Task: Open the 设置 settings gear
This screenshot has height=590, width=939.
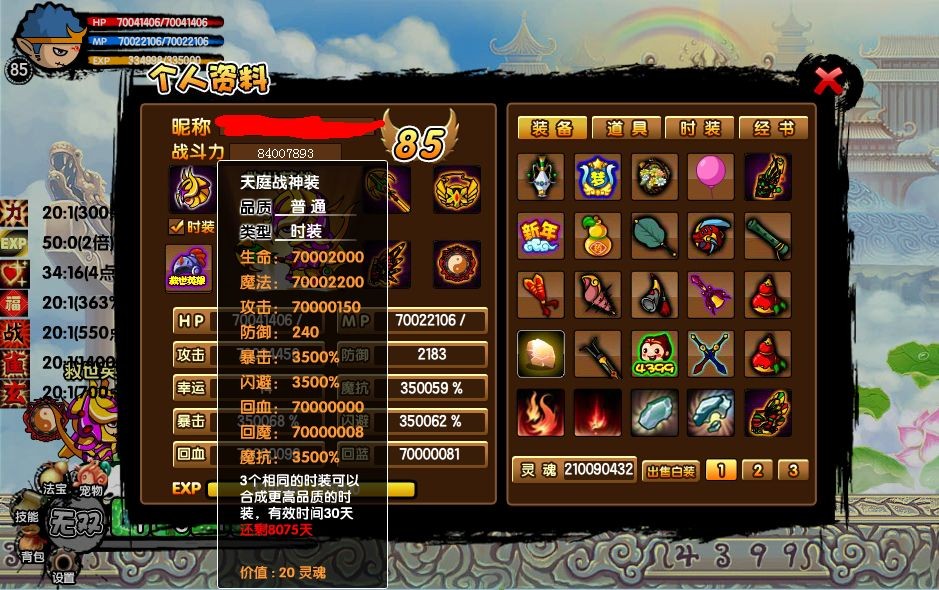Action: (64, 572)
